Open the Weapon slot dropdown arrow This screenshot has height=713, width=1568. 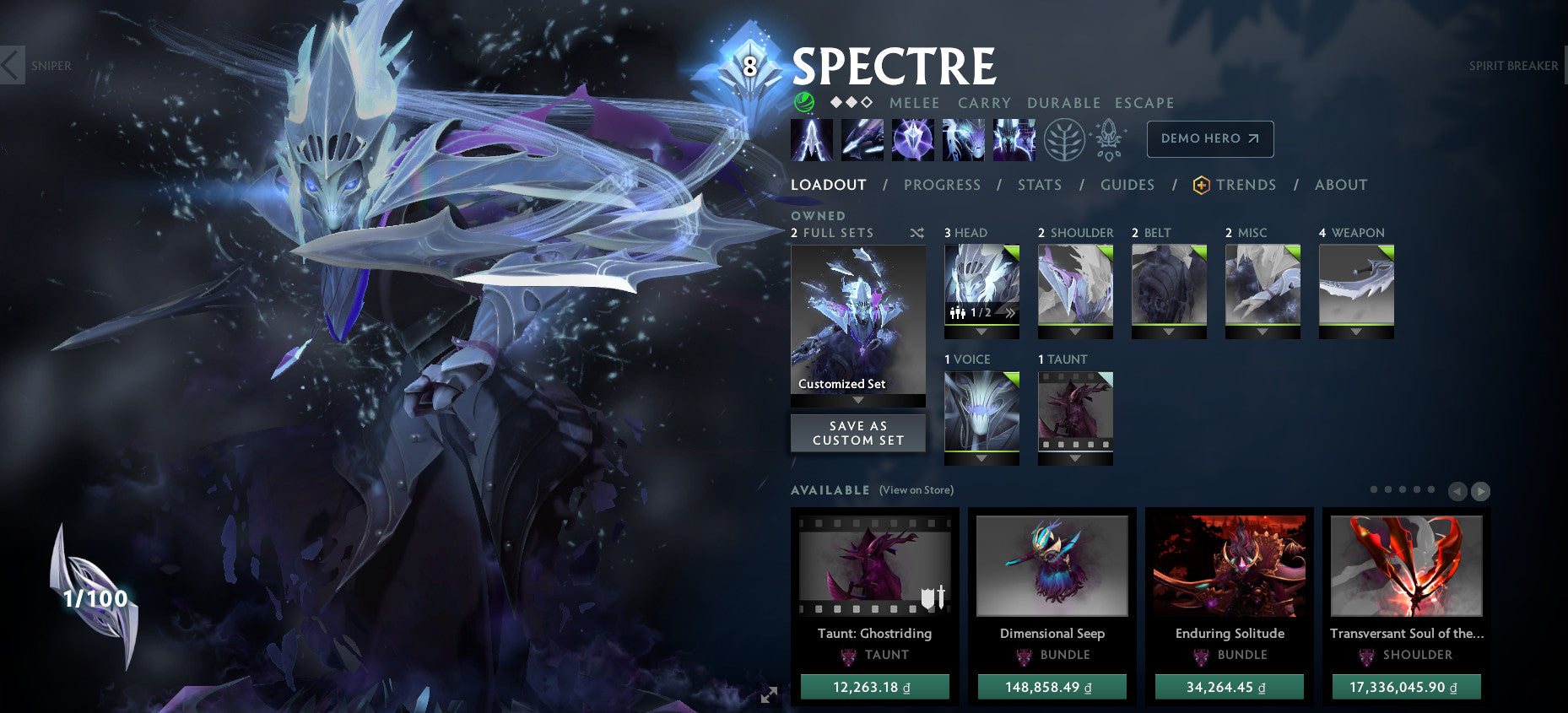(1356, 331)
